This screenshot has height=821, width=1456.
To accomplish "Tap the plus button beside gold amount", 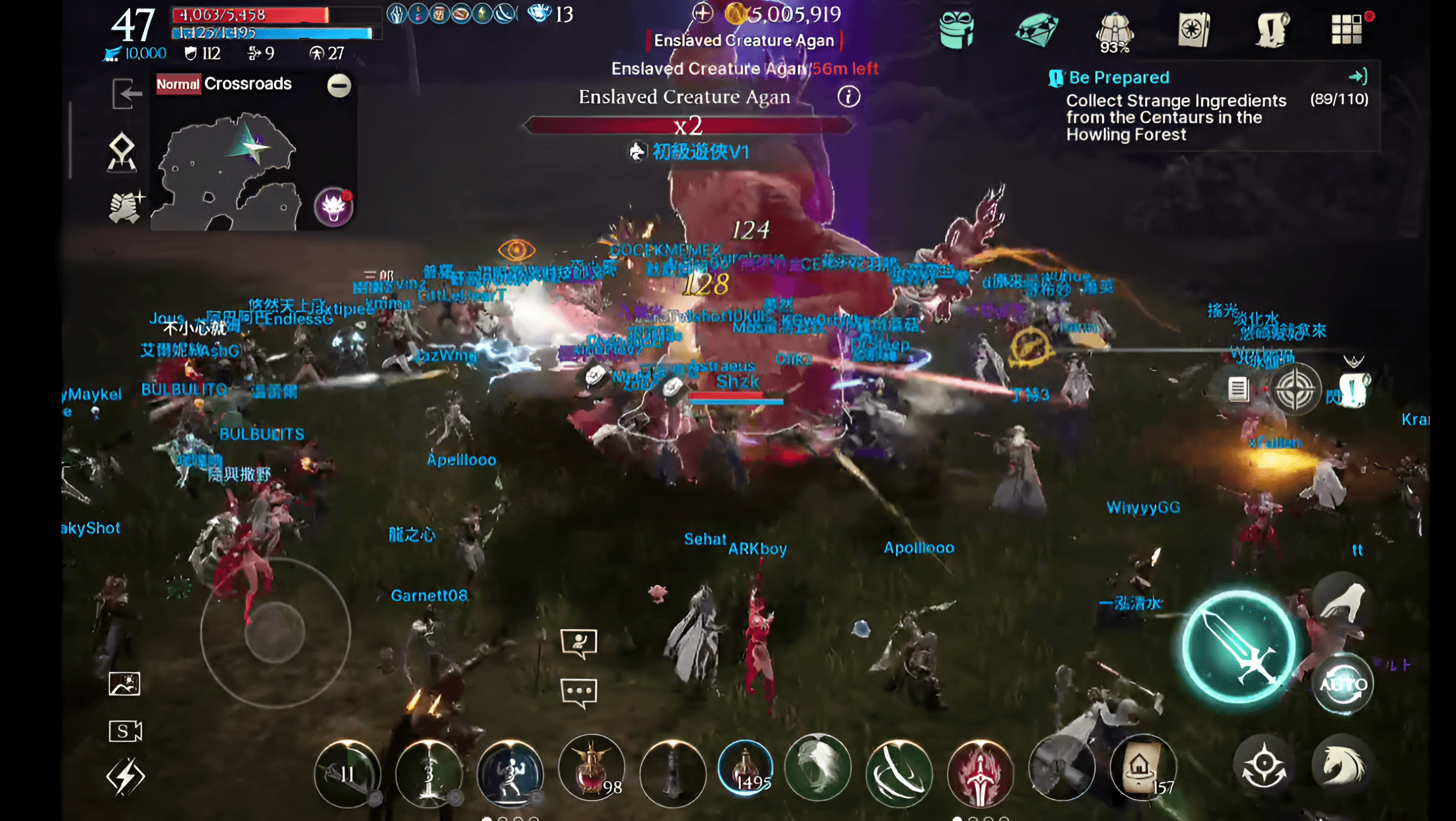I will coord(703,14).
